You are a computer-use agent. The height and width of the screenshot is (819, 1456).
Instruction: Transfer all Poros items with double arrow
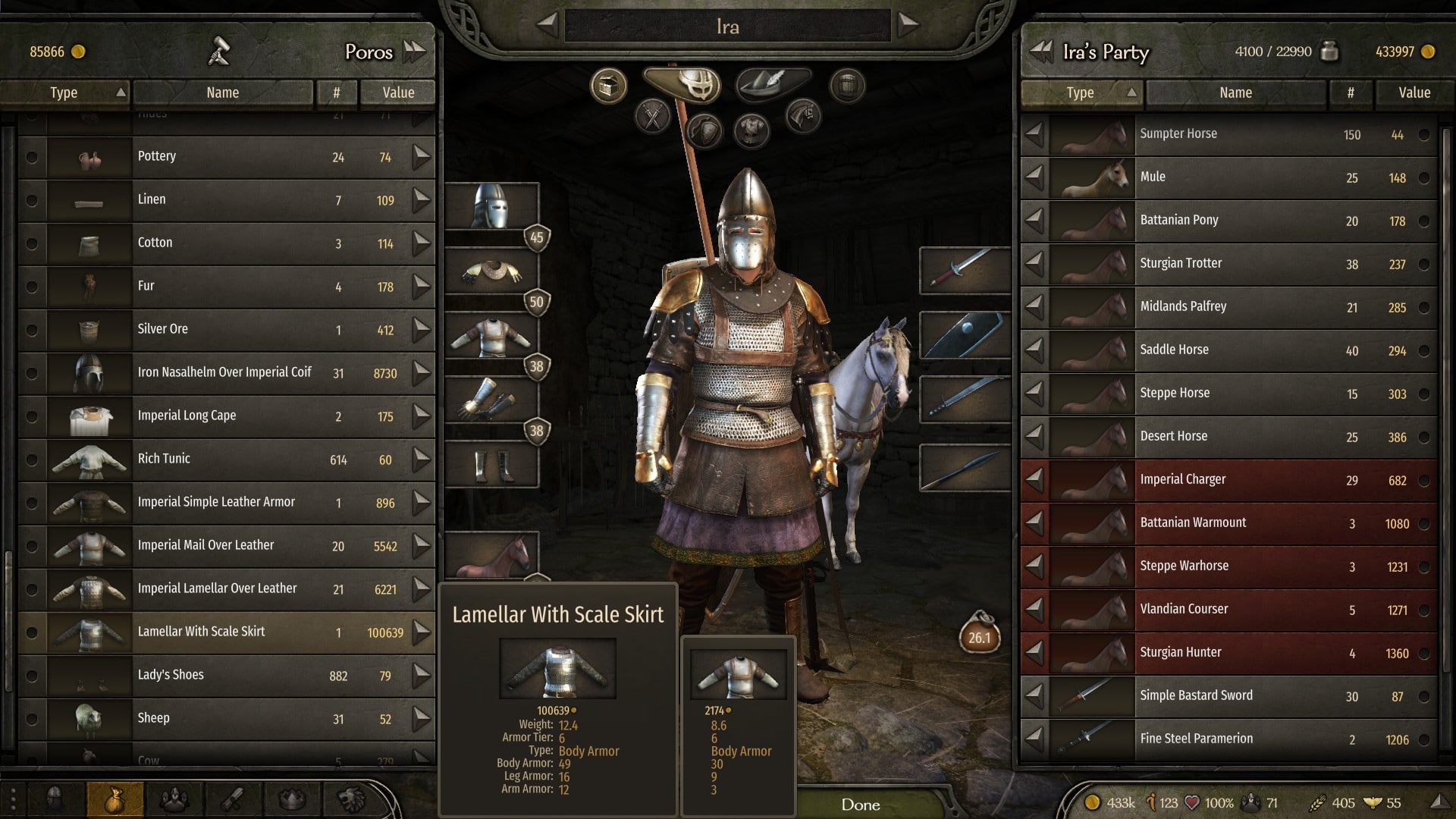pyautogui.click(x=415, y=52)
